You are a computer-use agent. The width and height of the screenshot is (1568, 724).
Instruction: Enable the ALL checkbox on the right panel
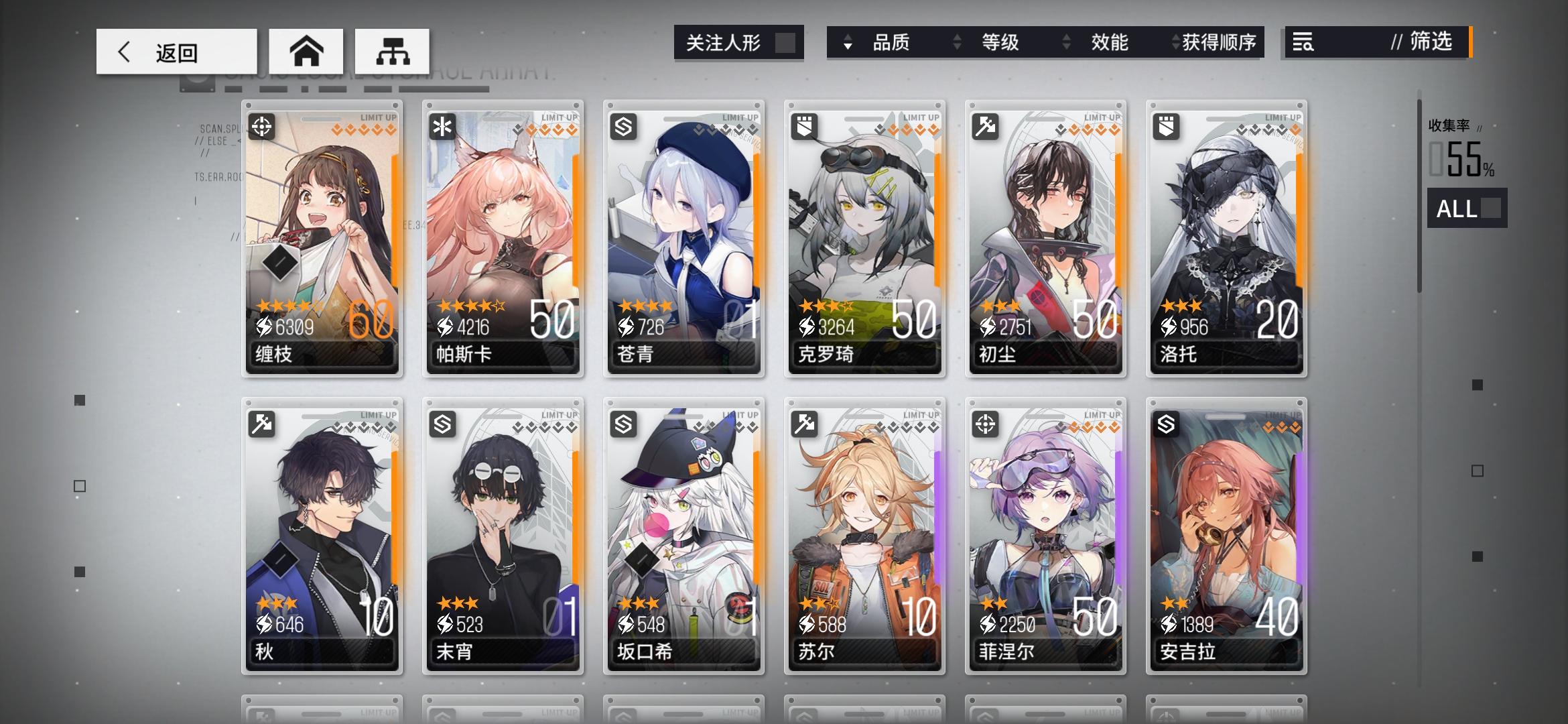1491,210
